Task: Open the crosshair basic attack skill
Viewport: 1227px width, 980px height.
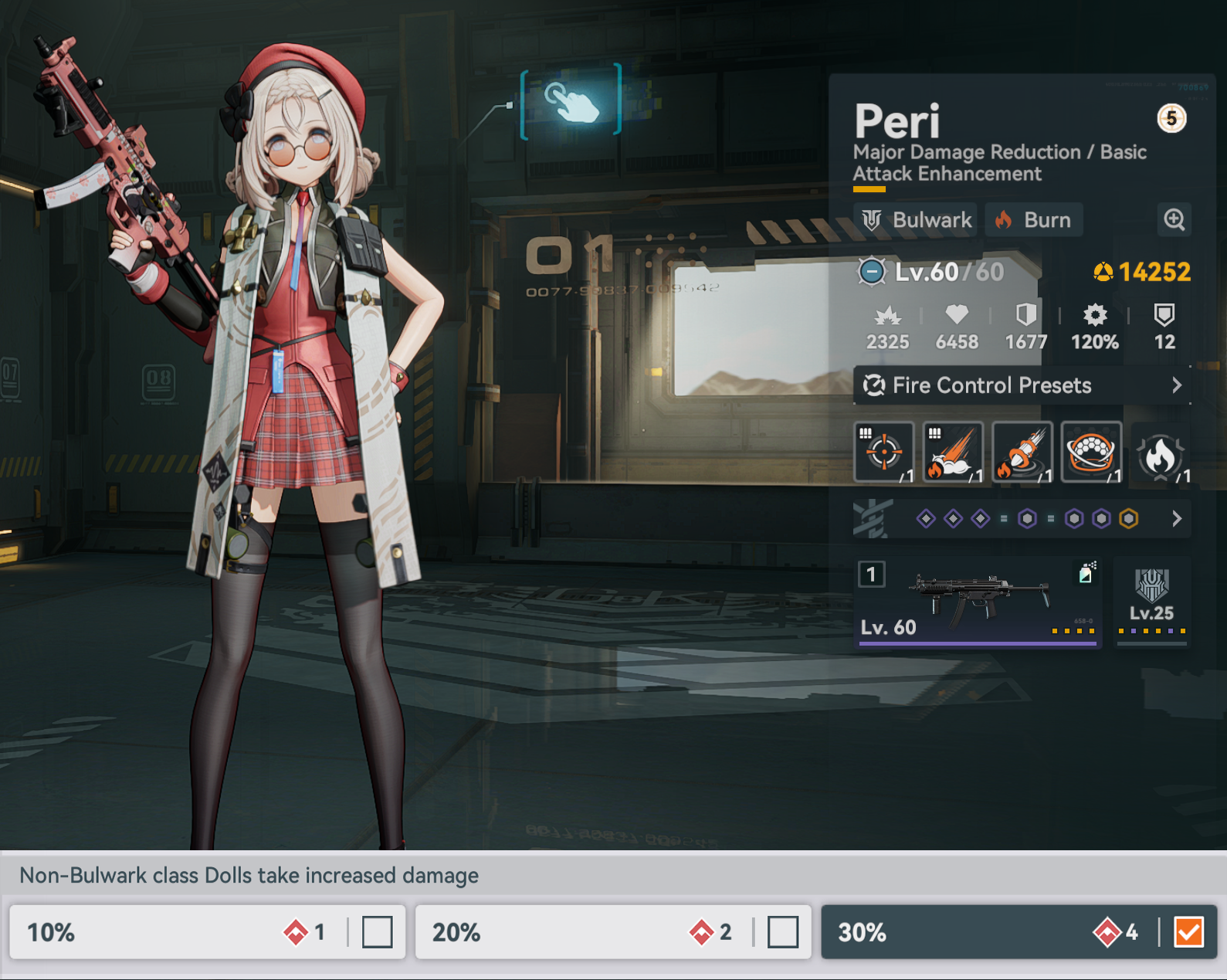Action: click(884, 453)
